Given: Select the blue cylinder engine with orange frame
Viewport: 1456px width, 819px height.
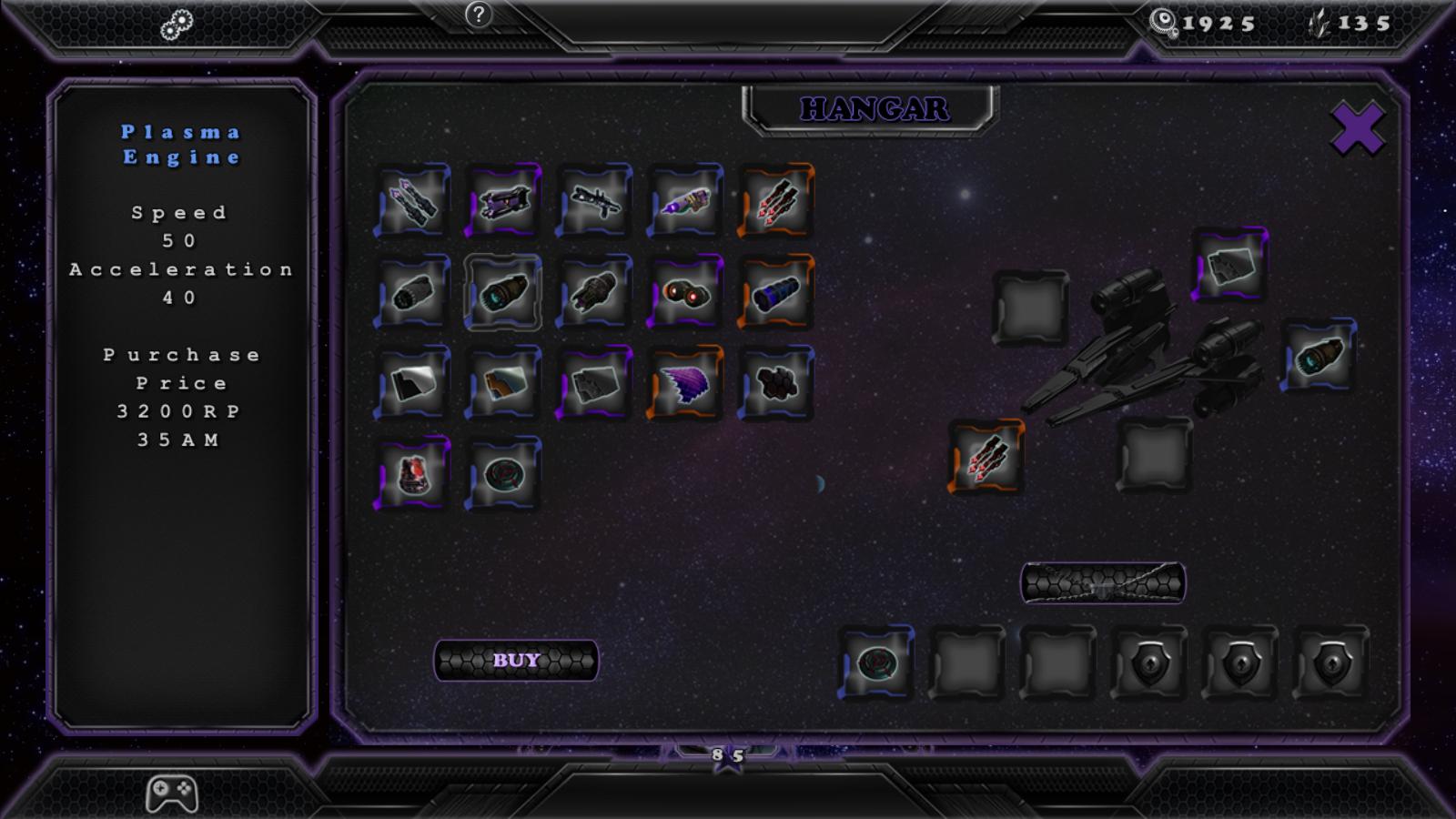Looking at the screenshot, I should tap(776, 292).
